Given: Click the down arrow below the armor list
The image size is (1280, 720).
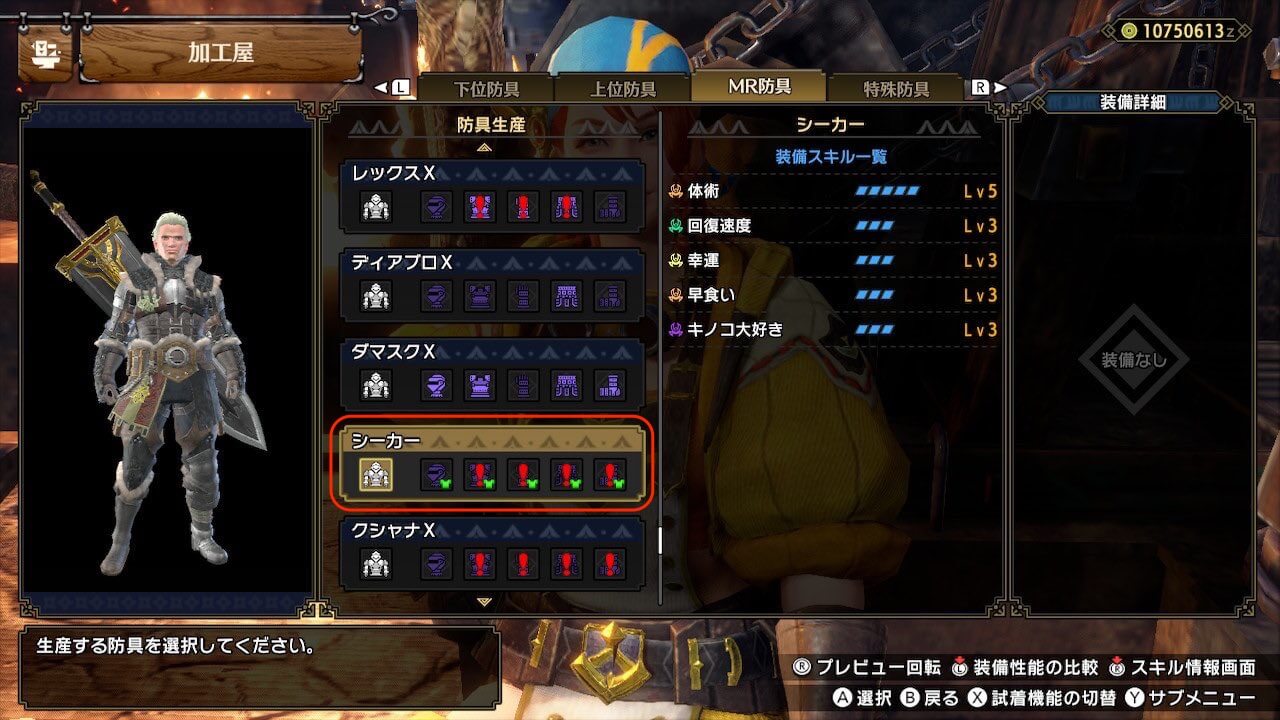Looking at the screenshot, I should (x=485, y=602).
